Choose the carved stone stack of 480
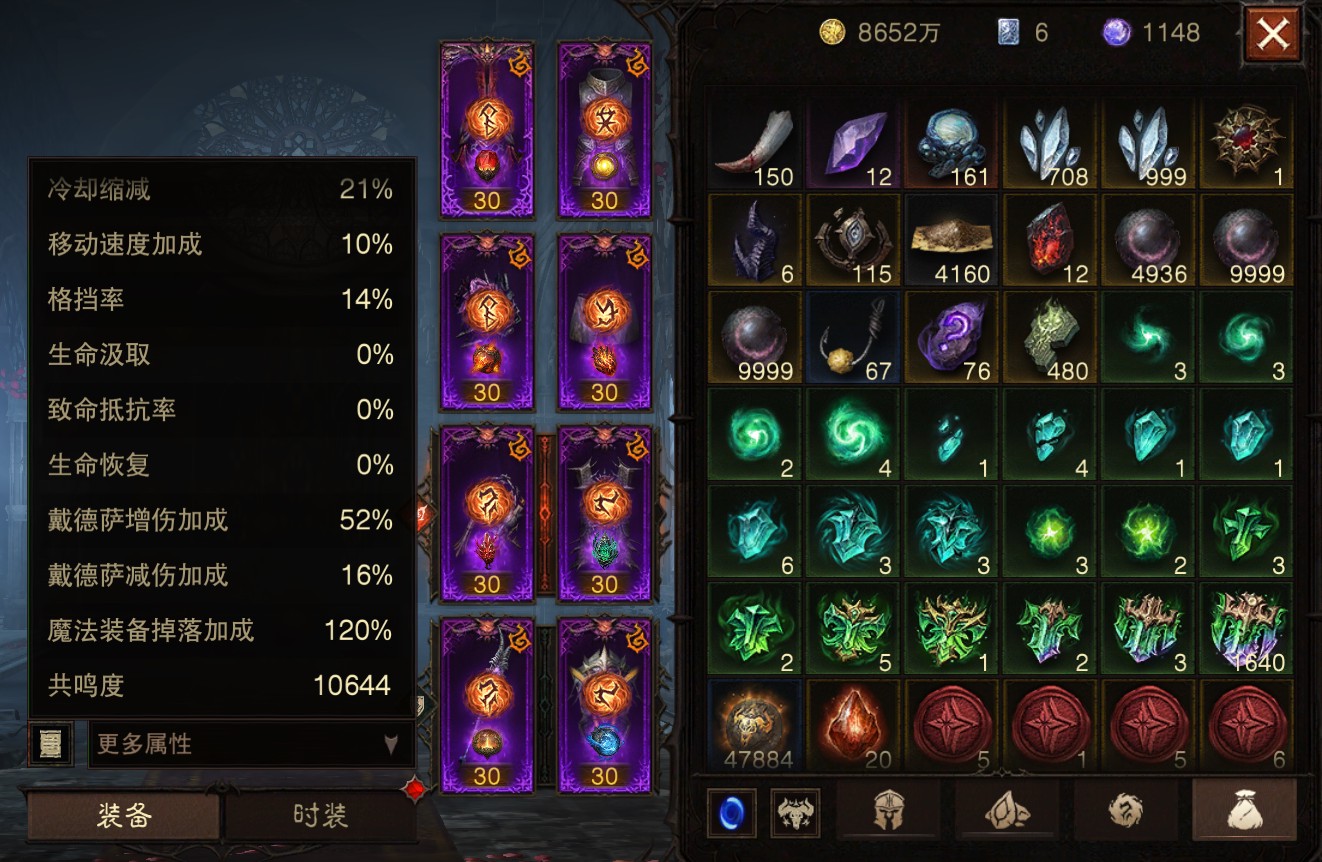 pyautogui.click(x=1049, y=338)
